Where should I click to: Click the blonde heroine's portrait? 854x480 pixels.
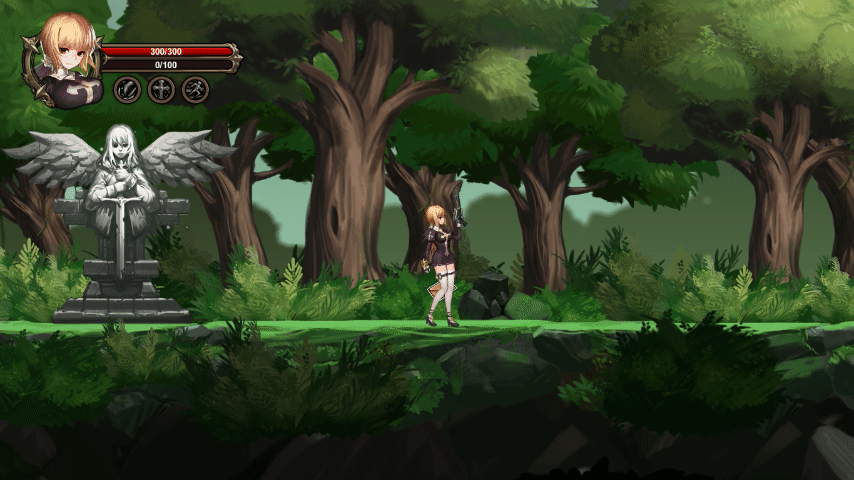click(x=66, y=58)
